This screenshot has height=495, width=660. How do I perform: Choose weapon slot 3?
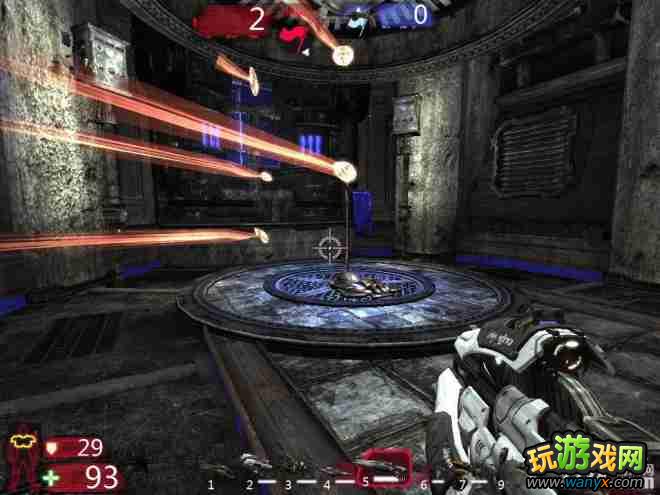(288, 482)
